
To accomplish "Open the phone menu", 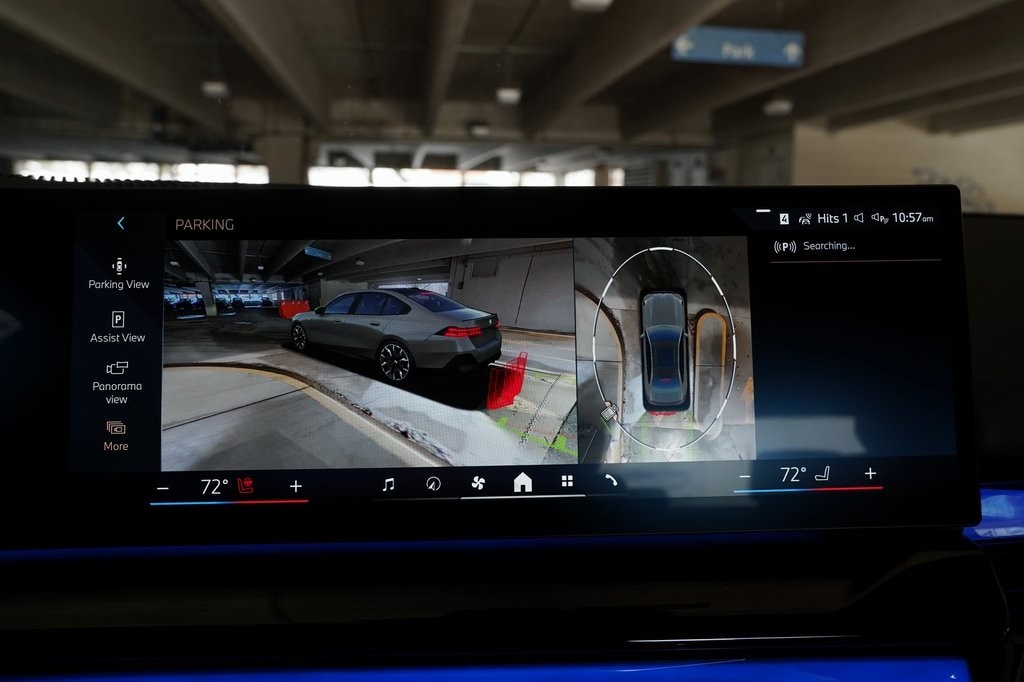I will click(610, 480).
